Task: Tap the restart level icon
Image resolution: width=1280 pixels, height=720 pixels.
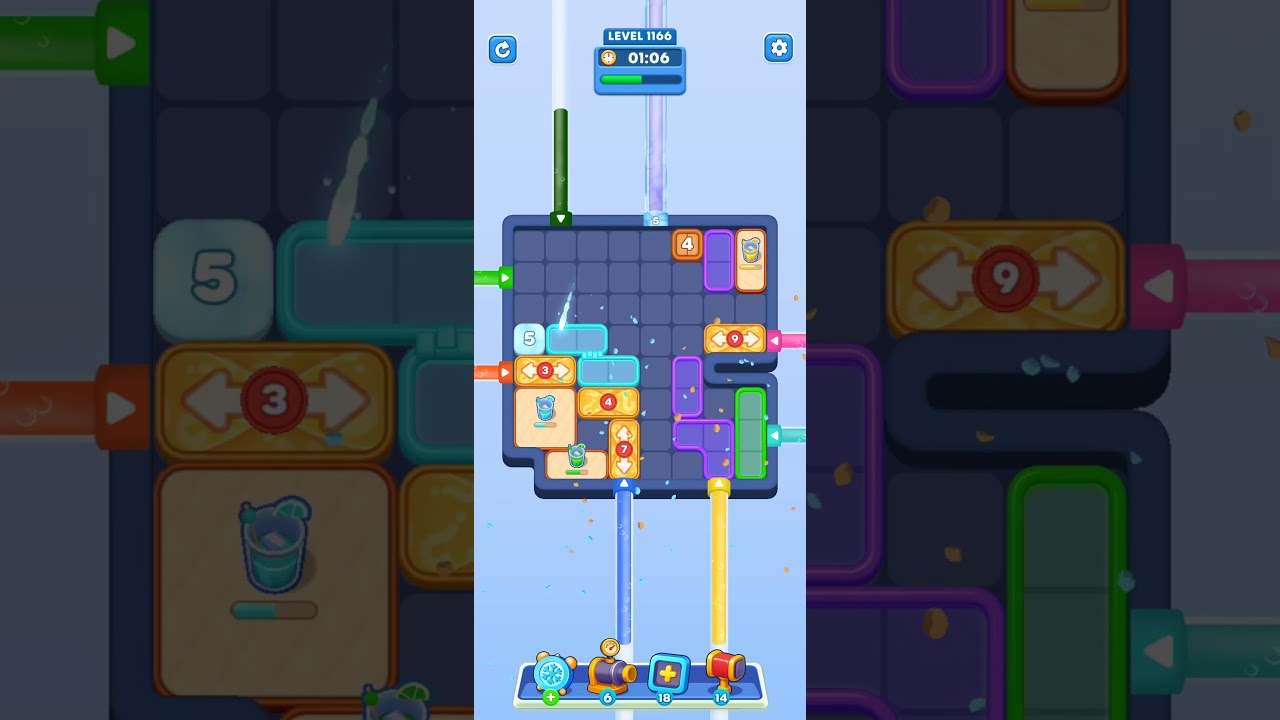Action: pos(503,50)
